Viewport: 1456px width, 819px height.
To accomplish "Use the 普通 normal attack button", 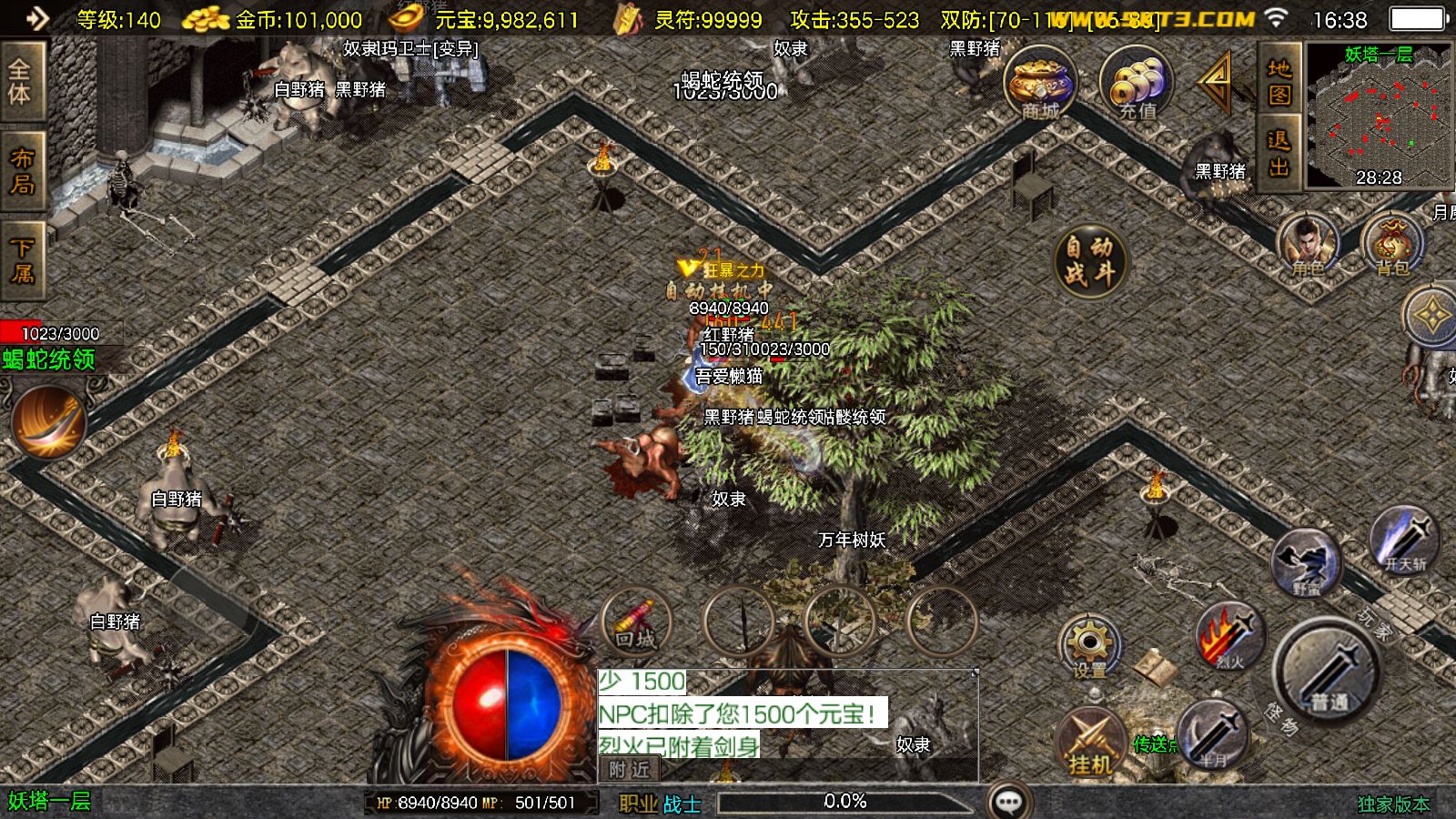I will click(1329, 672).
